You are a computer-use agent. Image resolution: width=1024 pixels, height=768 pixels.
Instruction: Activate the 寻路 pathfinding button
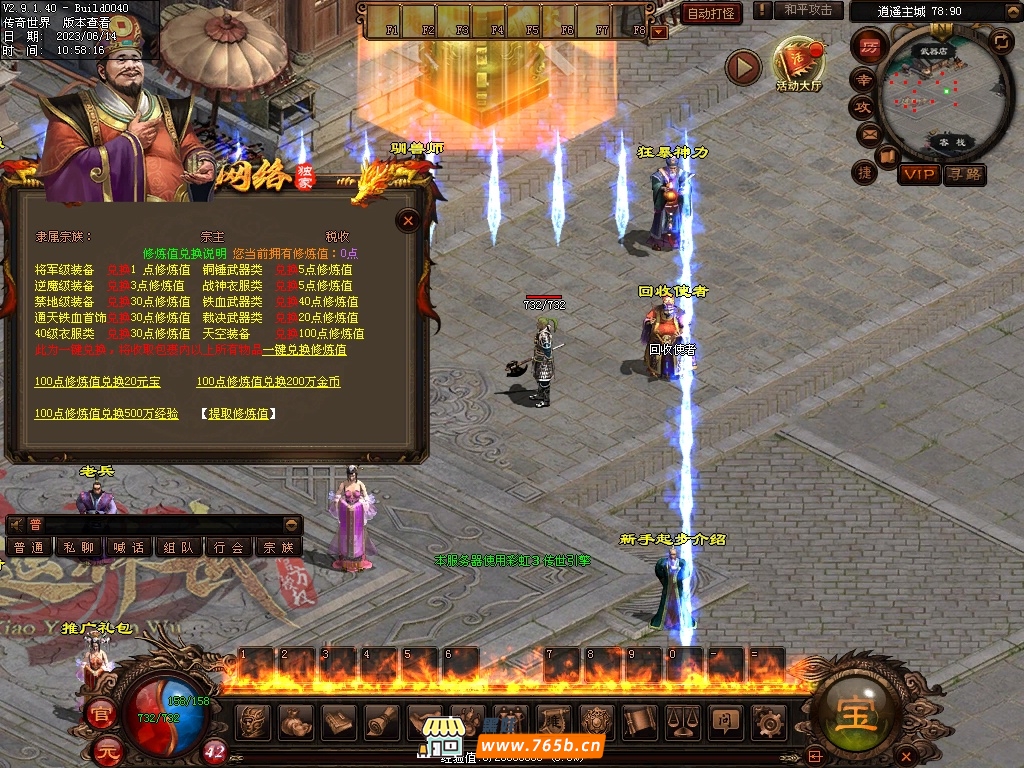pyautogui.click(x=964, y=175)
